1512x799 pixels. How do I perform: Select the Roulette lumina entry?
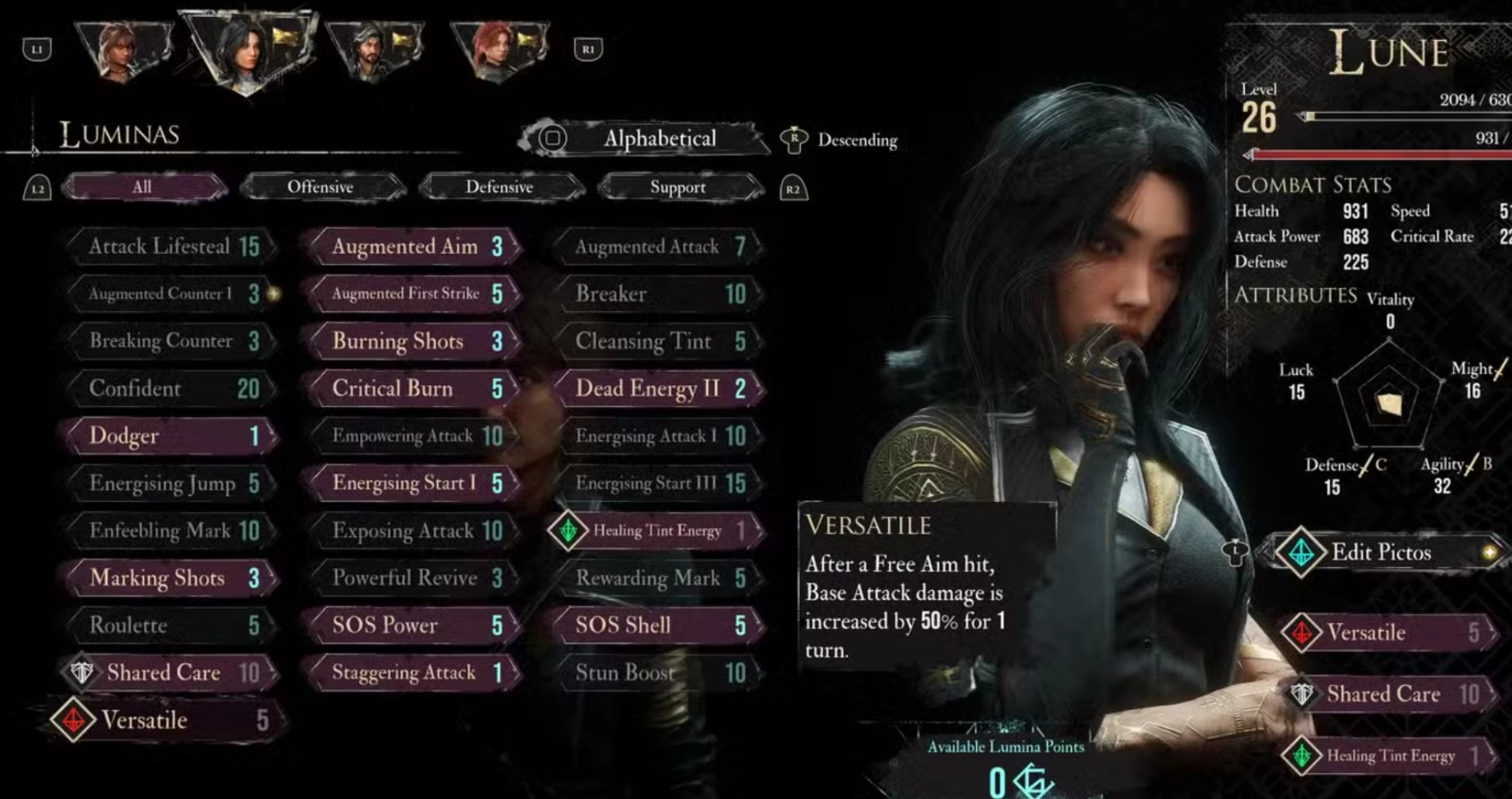171,625
